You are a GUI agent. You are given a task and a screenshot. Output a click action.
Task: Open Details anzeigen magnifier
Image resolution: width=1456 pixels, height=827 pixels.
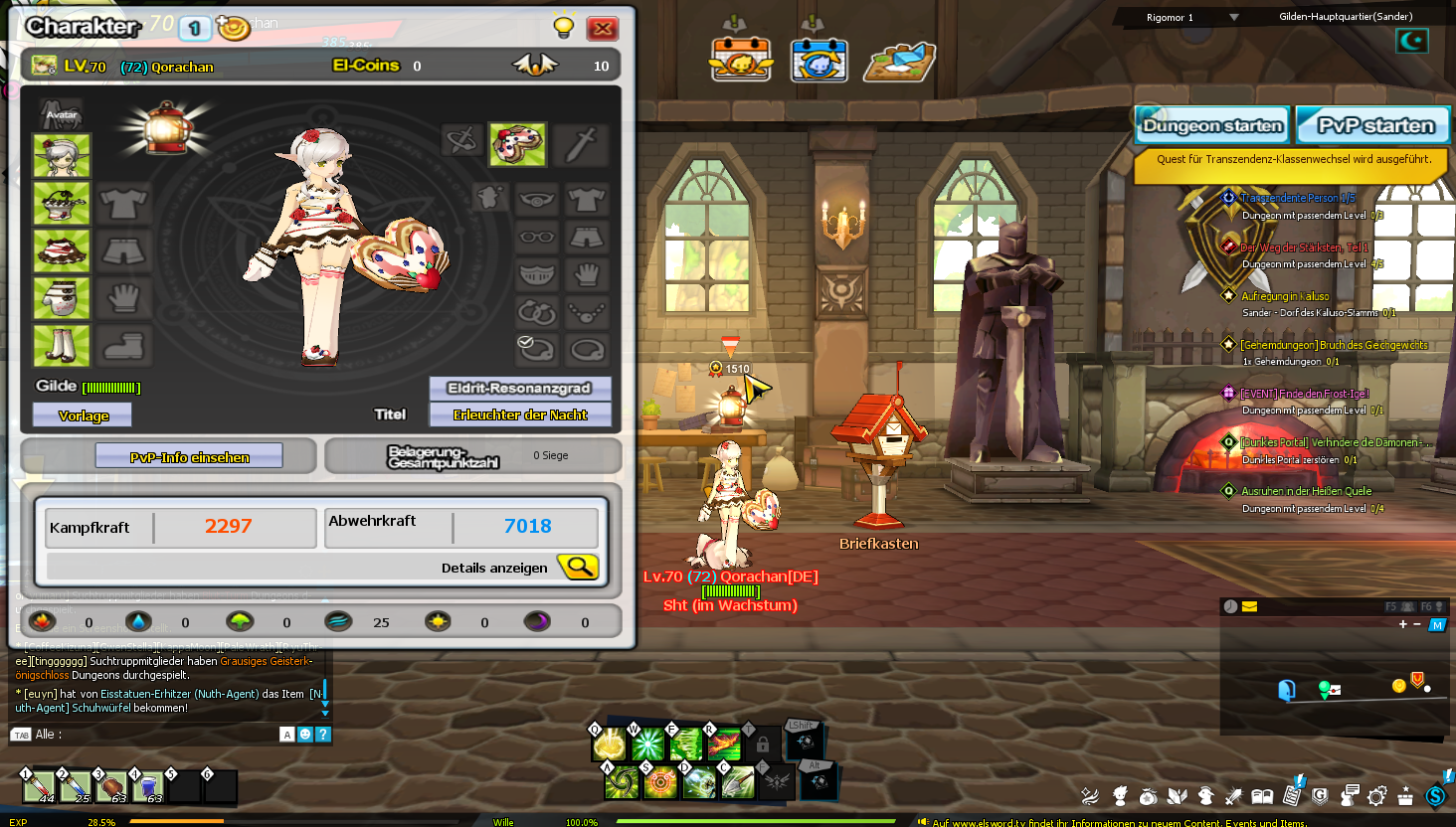578,567
